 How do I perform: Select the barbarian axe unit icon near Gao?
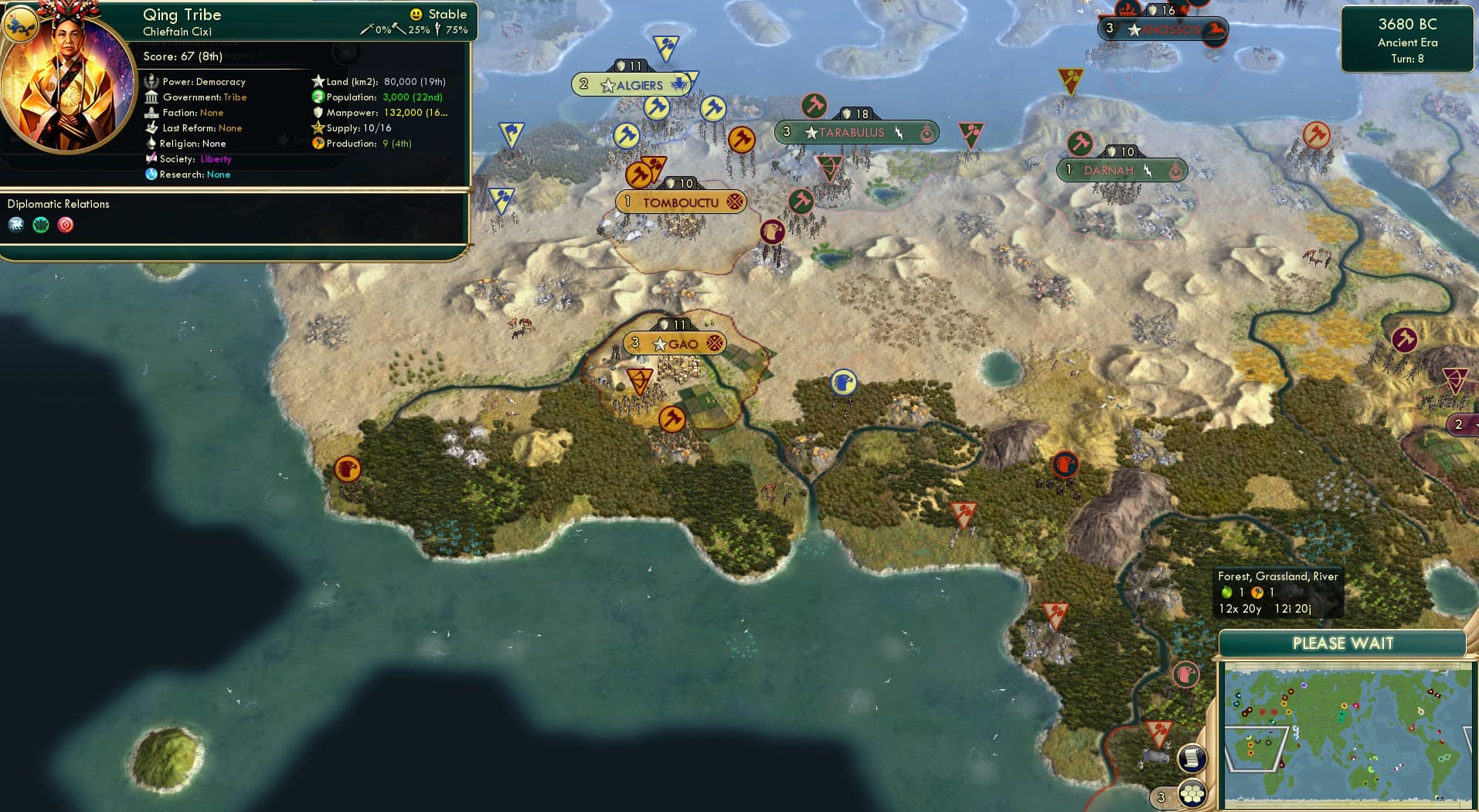pos(671,420)
